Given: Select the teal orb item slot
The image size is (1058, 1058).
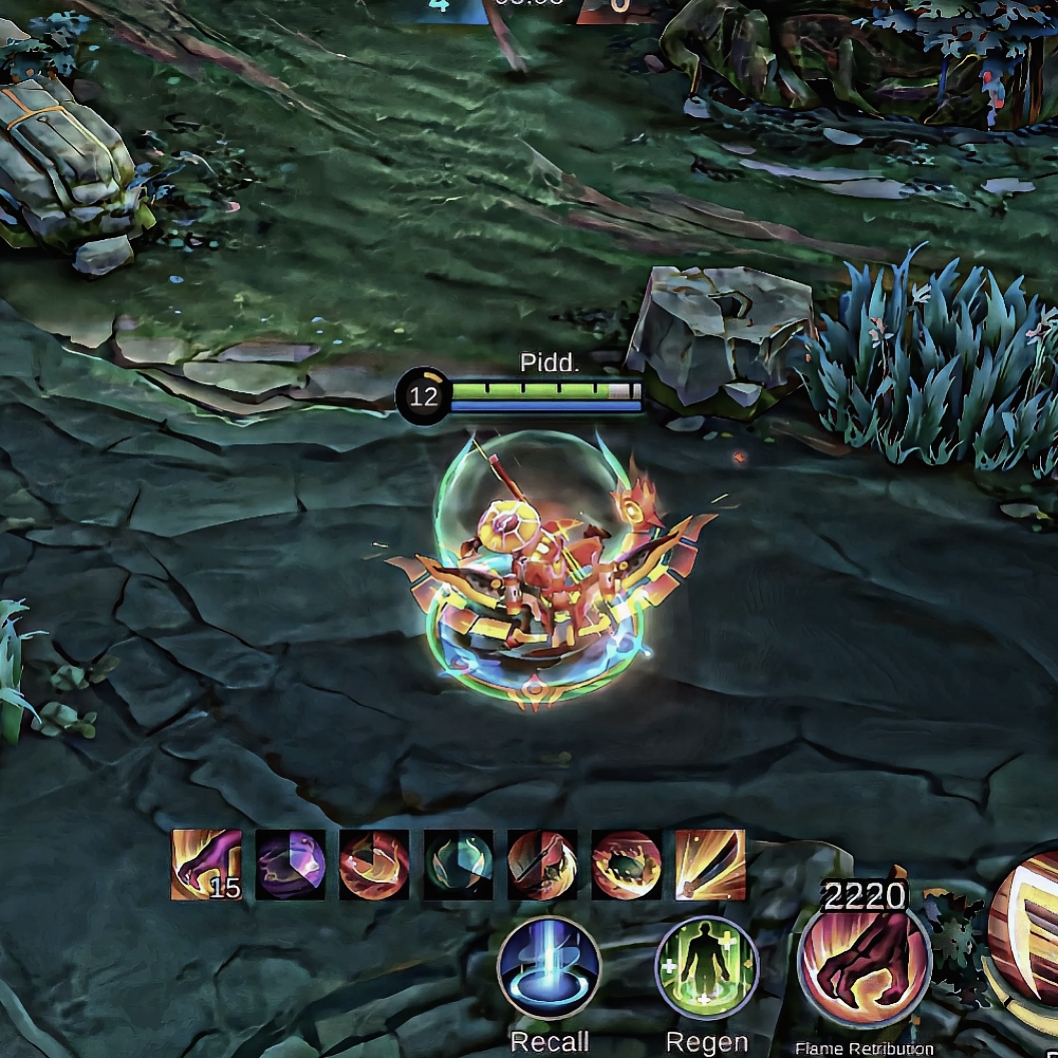Looking at the screenshot, I should [458, 864].
